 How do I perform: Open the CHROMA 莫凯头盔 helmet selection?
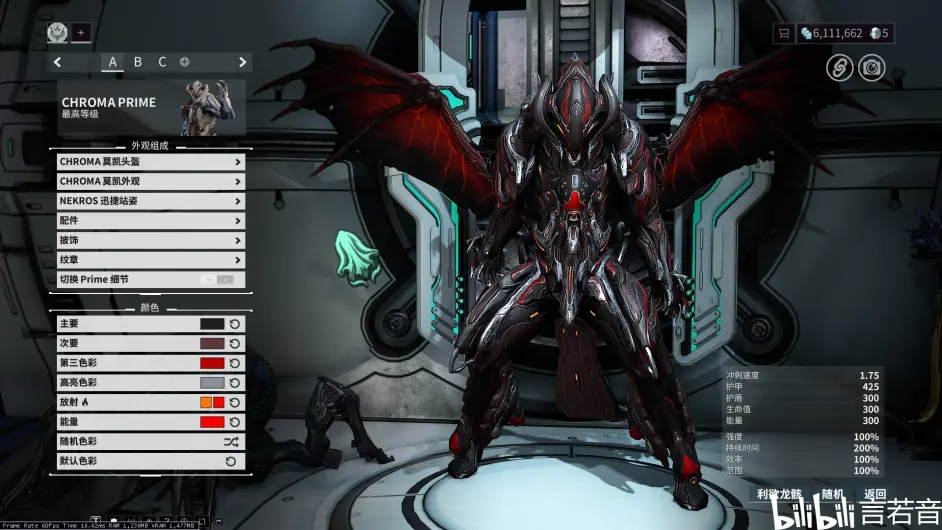150,161
